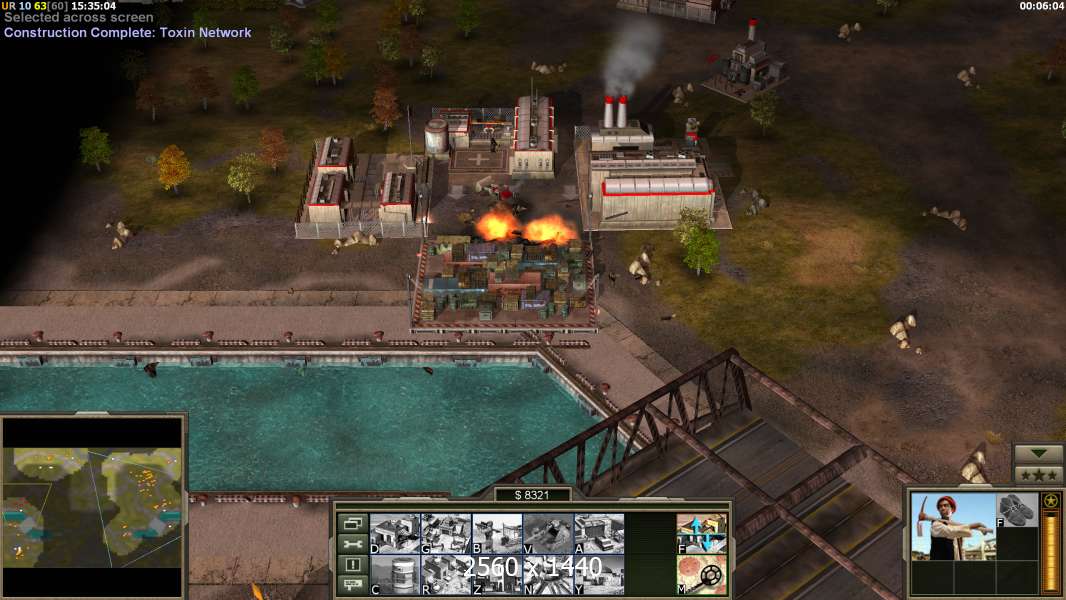Choose the build icon with hotkey Z

pyautogui.click(x=496, y=574)
